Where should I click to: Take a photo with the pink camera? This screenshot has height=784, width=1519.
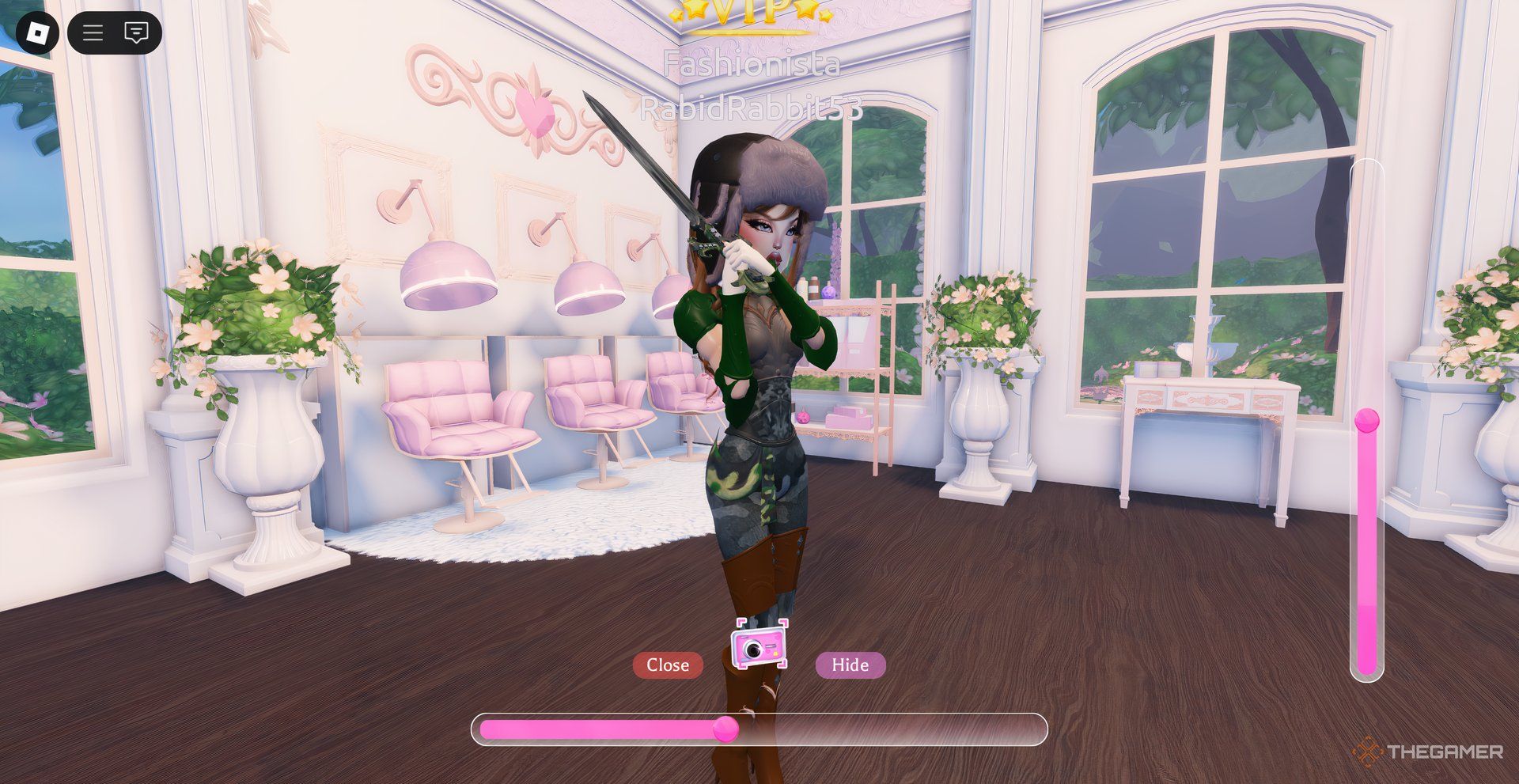click(x=759, y=646)
